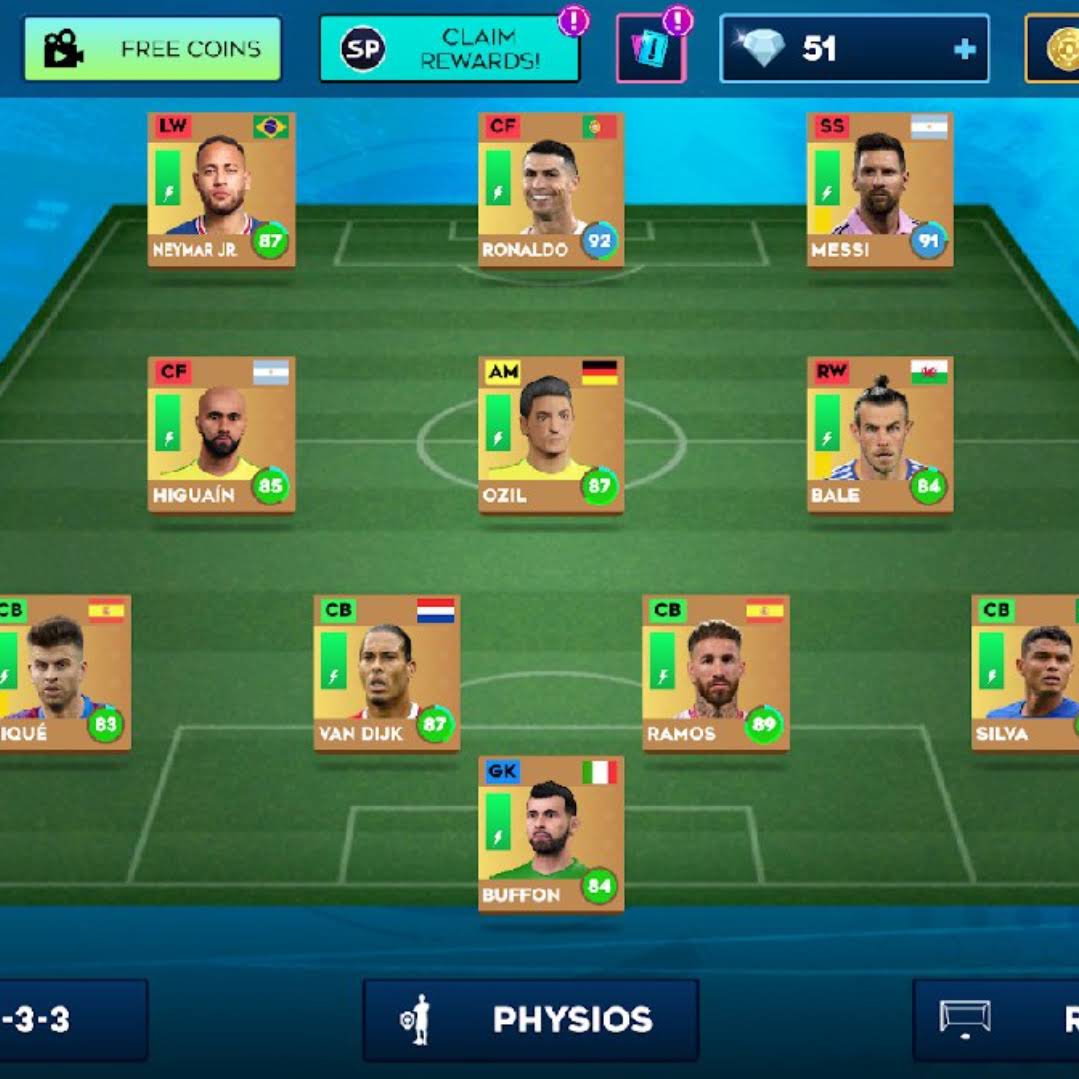1079x1079 pixels.
Task: Select goalkeeper Buffon's card
Action: coord(551,834)
